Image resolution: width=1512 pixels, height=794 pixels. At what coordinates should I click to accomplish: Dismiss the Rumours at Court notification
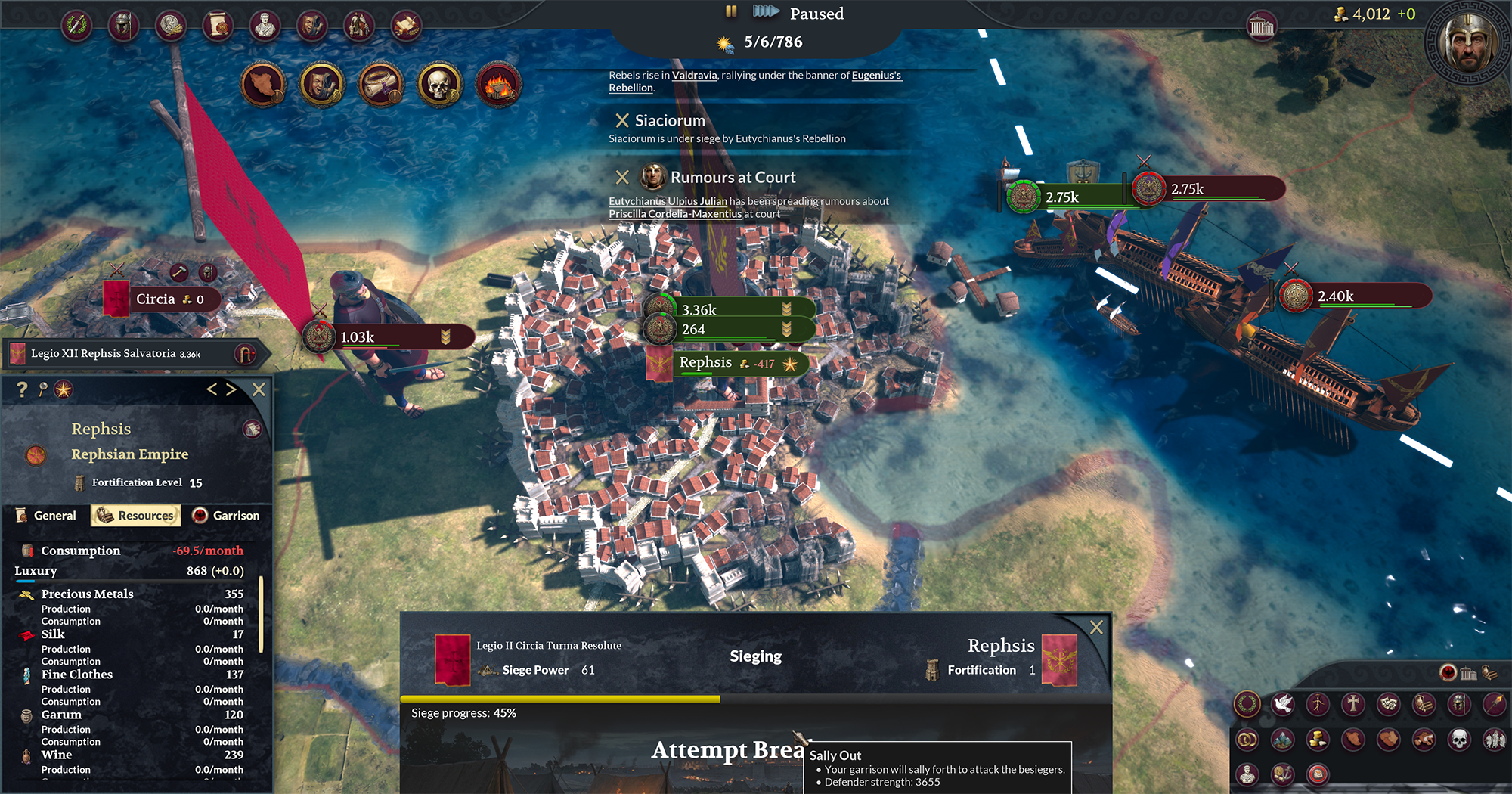(622, 177)
